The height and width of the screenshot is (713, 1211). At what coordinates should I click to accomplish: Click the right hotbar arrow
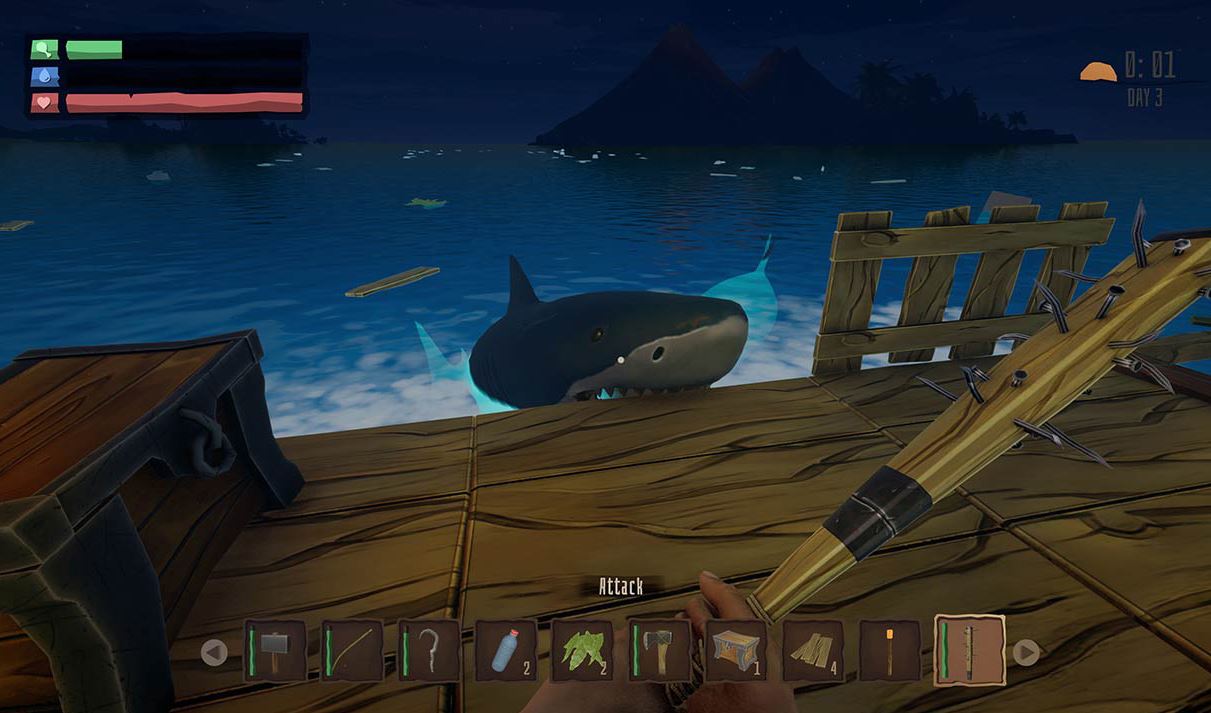tap(1026, 653)
